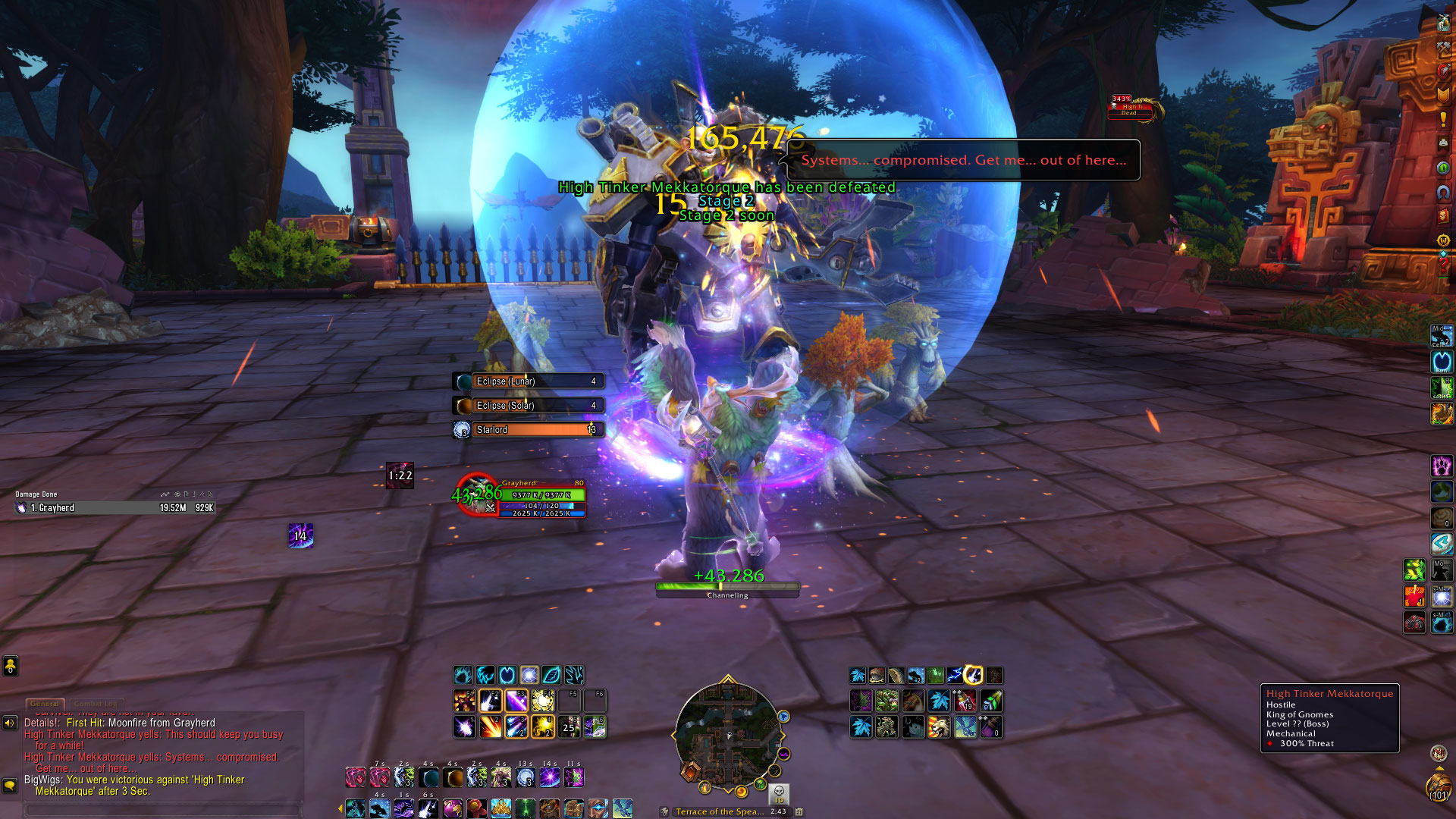The height and width of the screenshot is (819, 1456).
Task: Click the chat speaker voice button
Action: [x=10, y=723]
